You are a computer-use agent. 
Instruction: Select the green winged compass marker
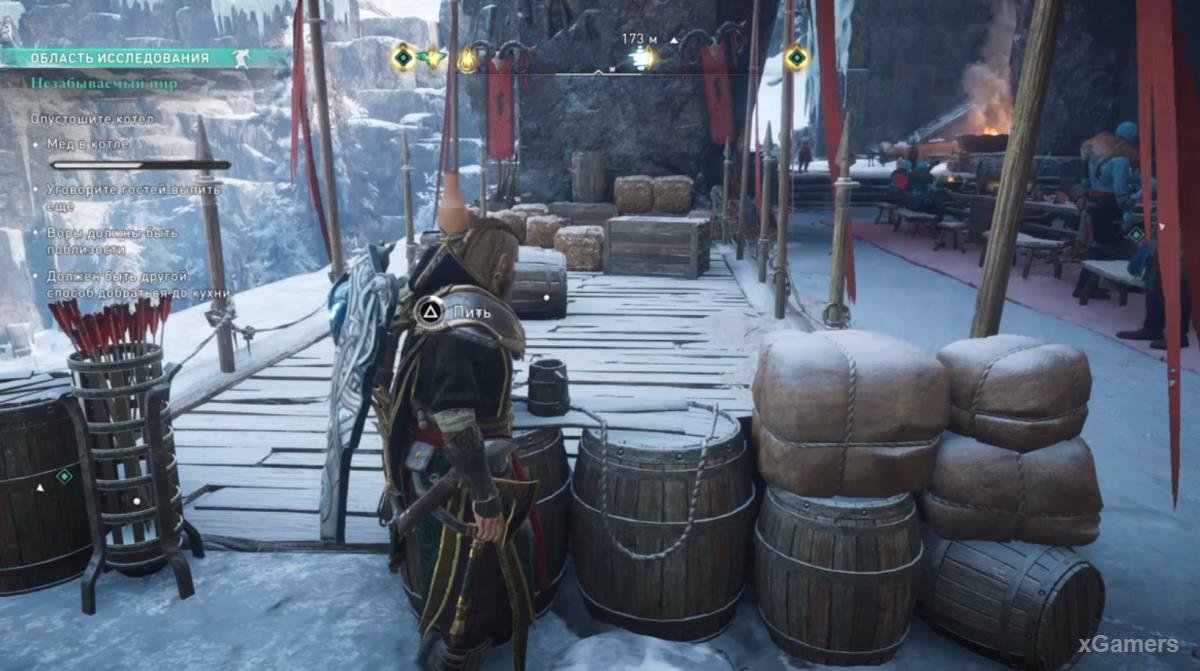click(x=434, y=58)
